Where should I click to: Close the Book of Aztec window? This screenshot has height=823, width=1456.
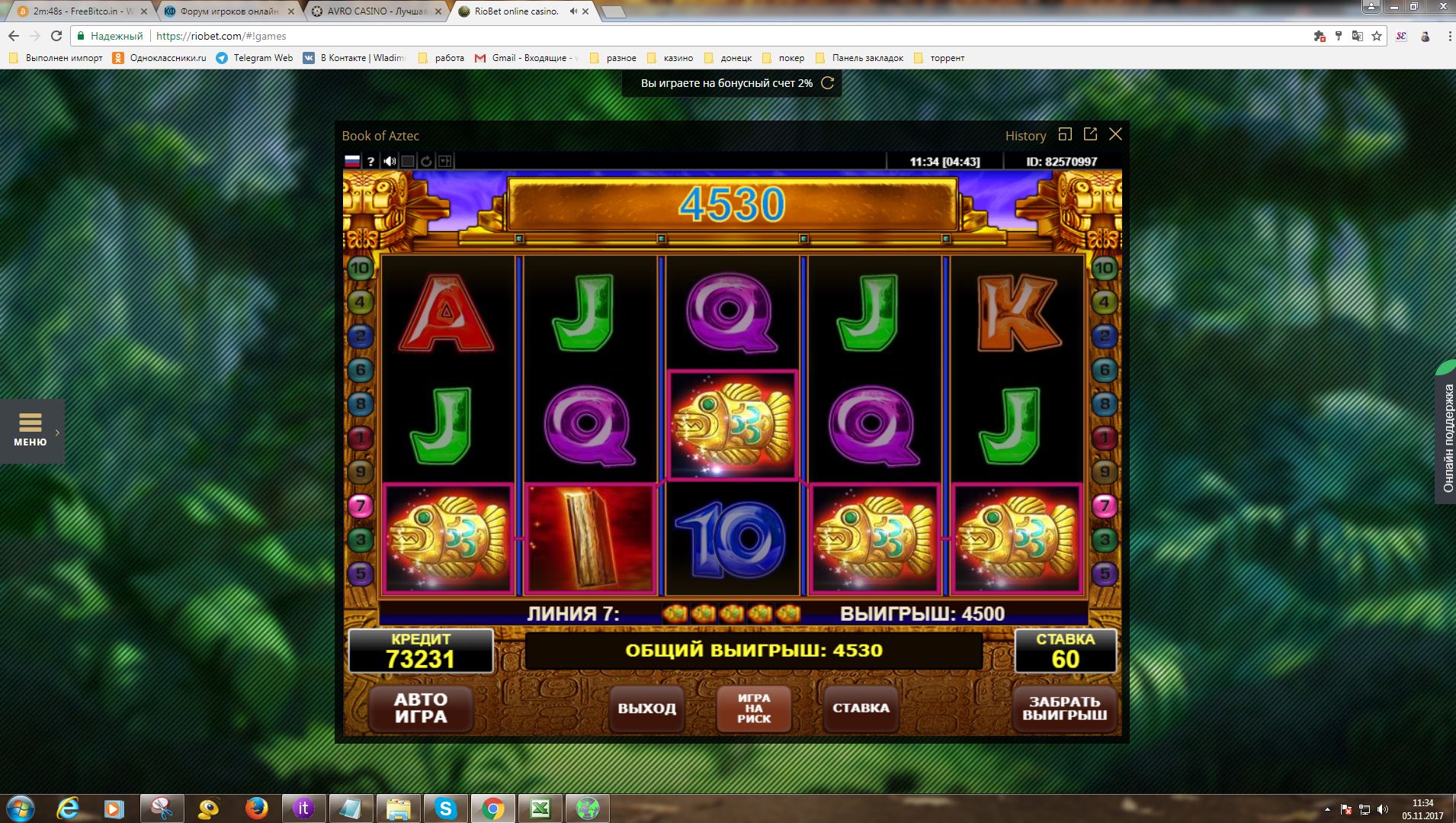(x=1115, y=134)
